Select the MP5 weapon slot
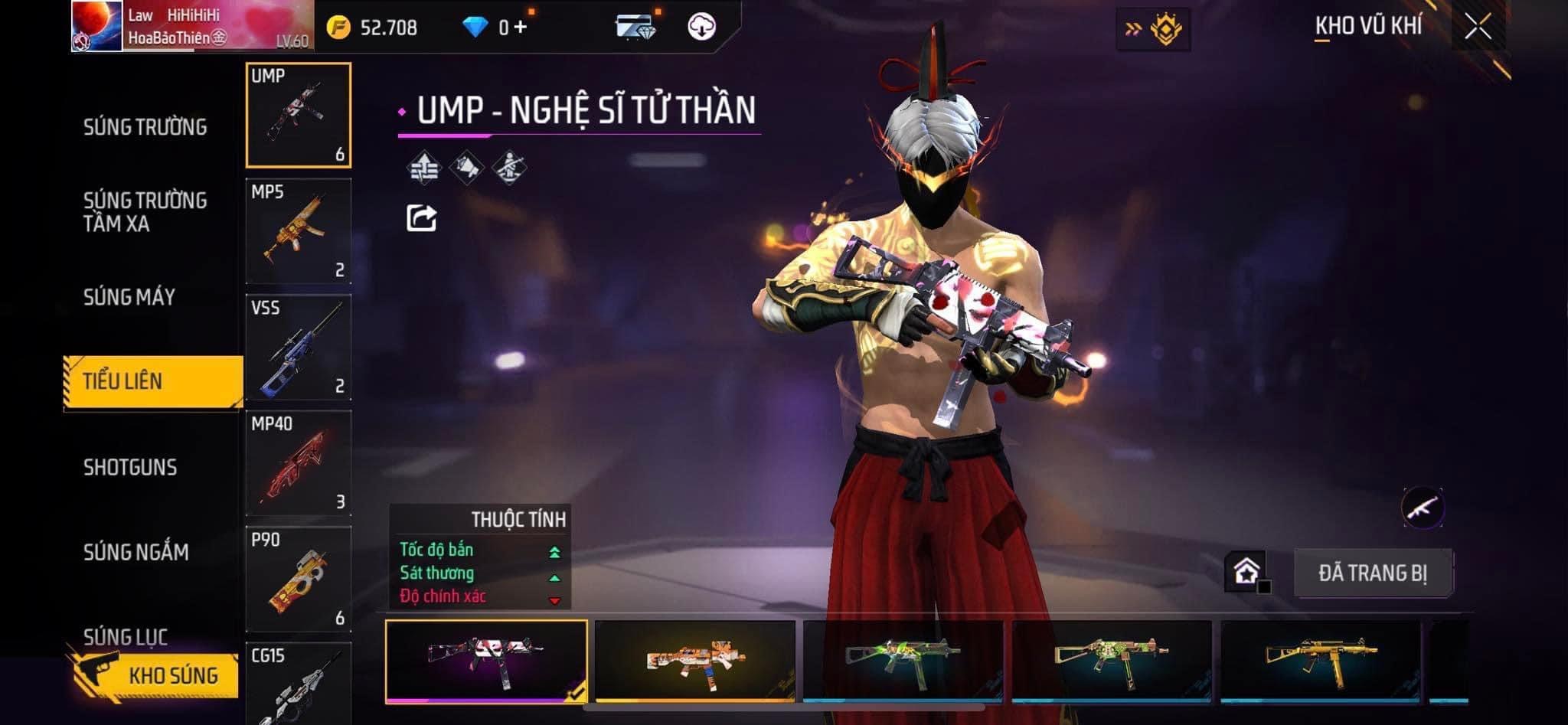This screenshot has width=1568, height=725. tap(299, 231)
